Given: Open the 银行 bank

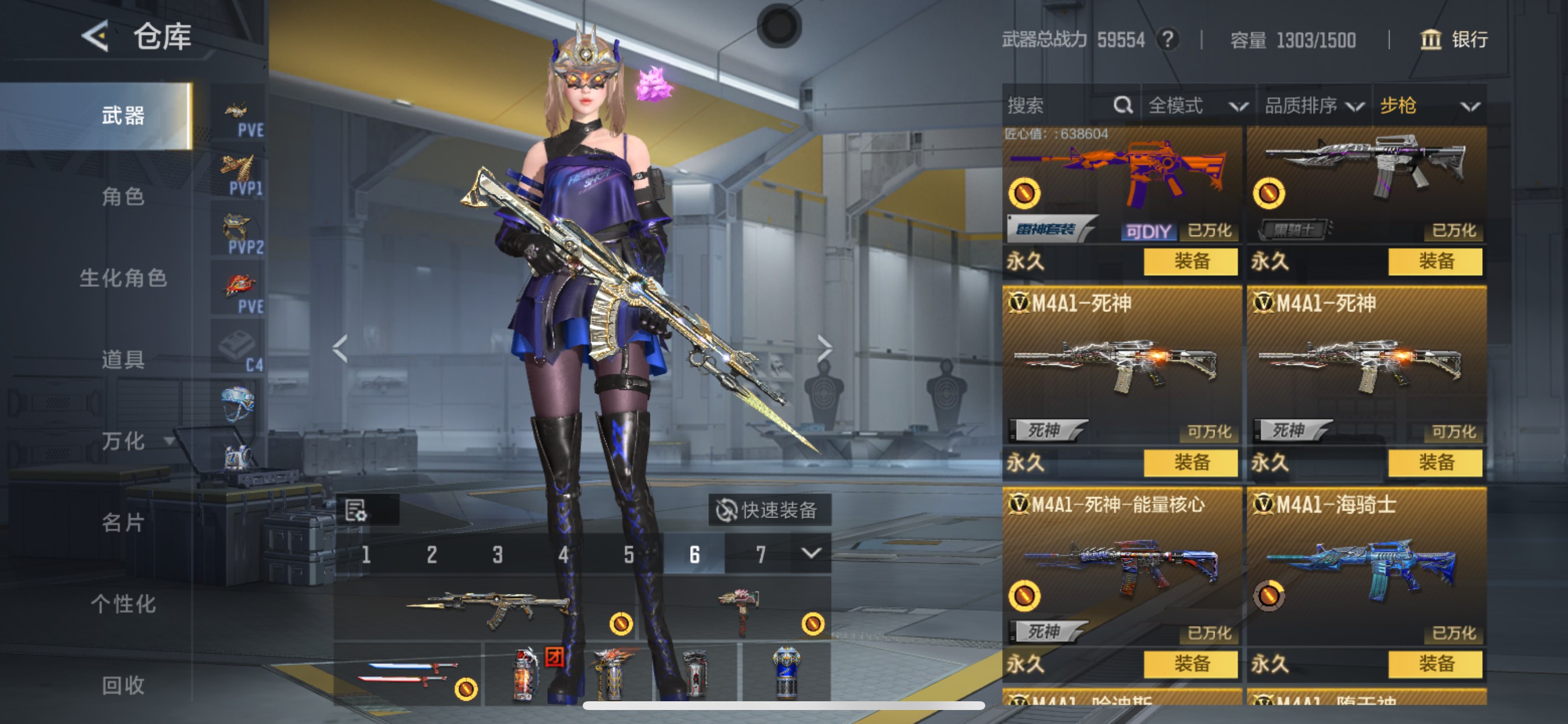Looking at the screenshot, I should 1454,40.
